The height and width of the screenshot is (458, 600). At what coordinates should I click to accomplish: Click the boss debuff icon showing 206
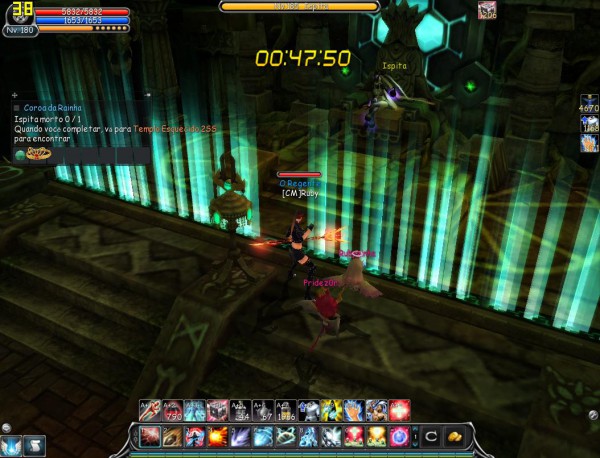[488, 10]
